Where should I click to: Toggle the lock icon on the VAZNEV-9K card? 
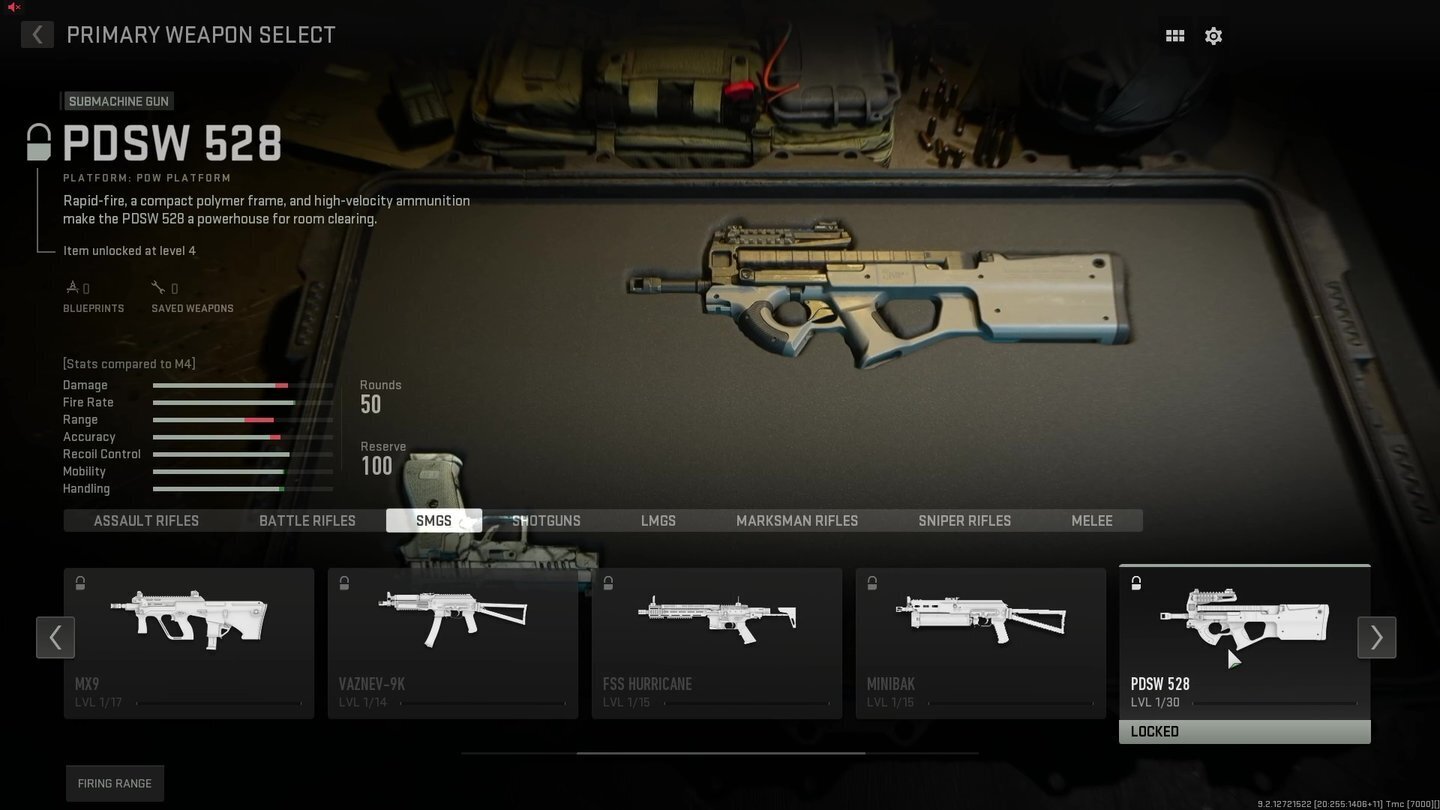(x=344, y=583)
